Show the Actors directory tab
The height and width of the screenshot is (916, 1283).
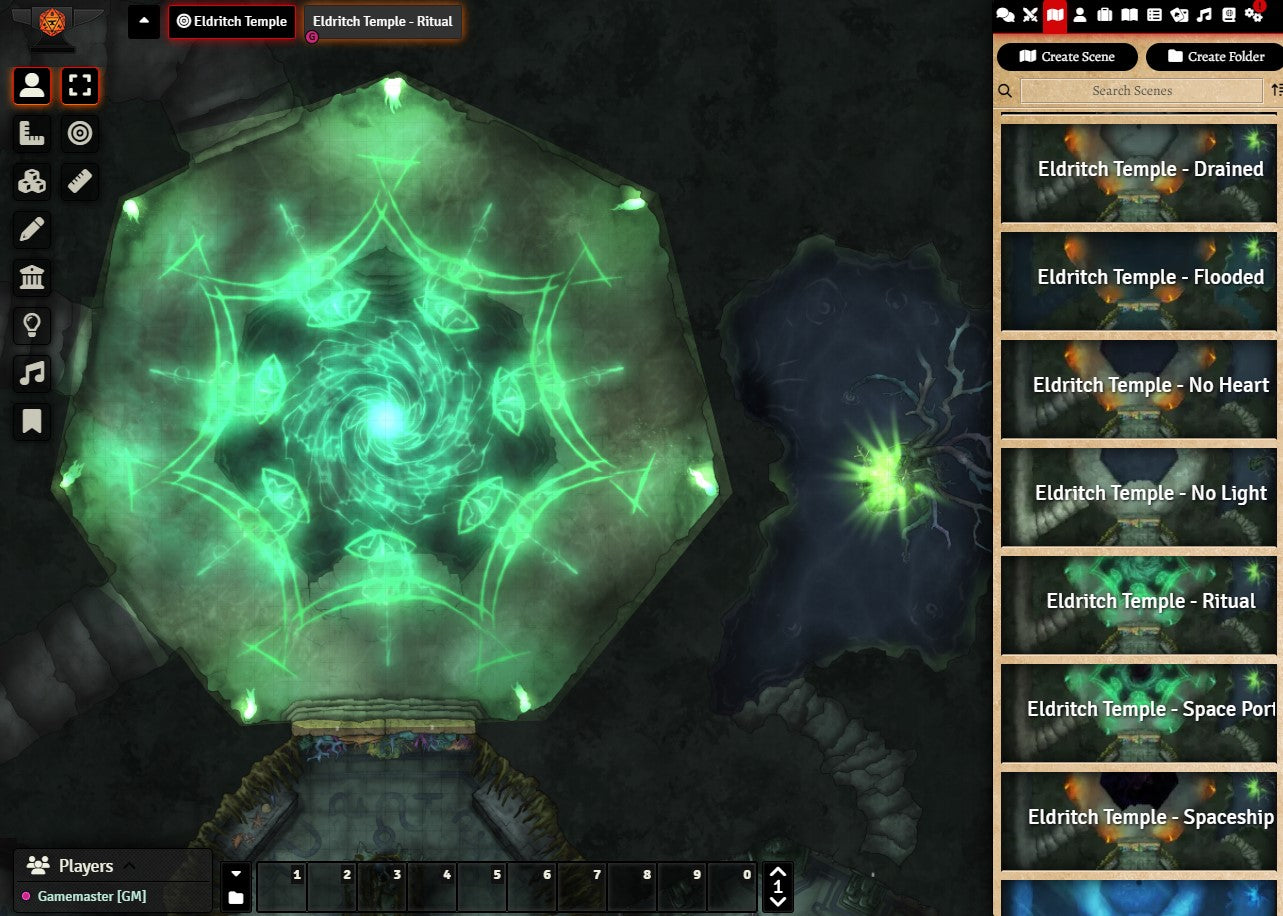1080,15
